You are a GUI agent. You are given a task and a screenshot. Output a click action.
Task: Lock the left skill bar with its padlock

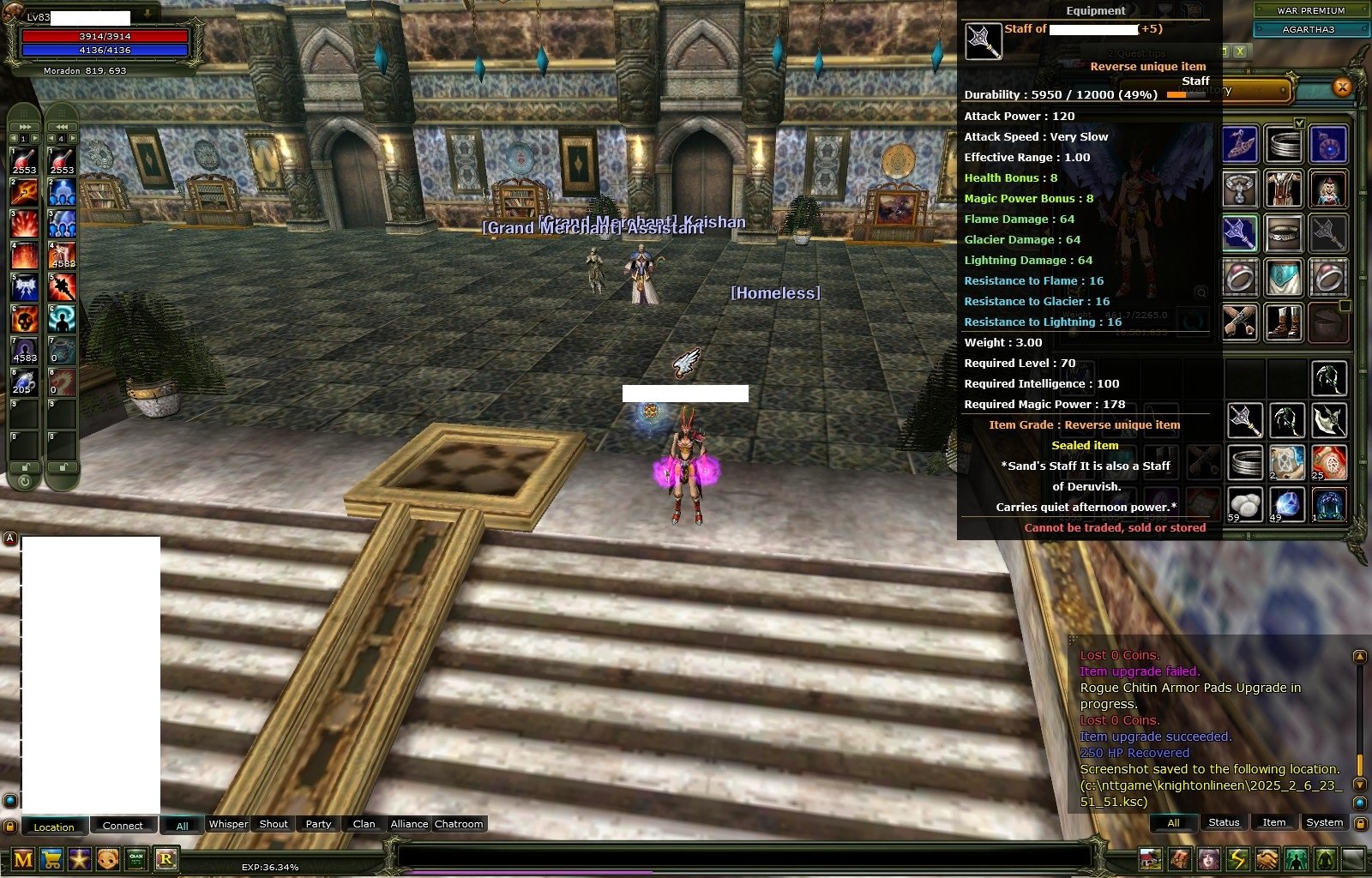pos(25,466)
